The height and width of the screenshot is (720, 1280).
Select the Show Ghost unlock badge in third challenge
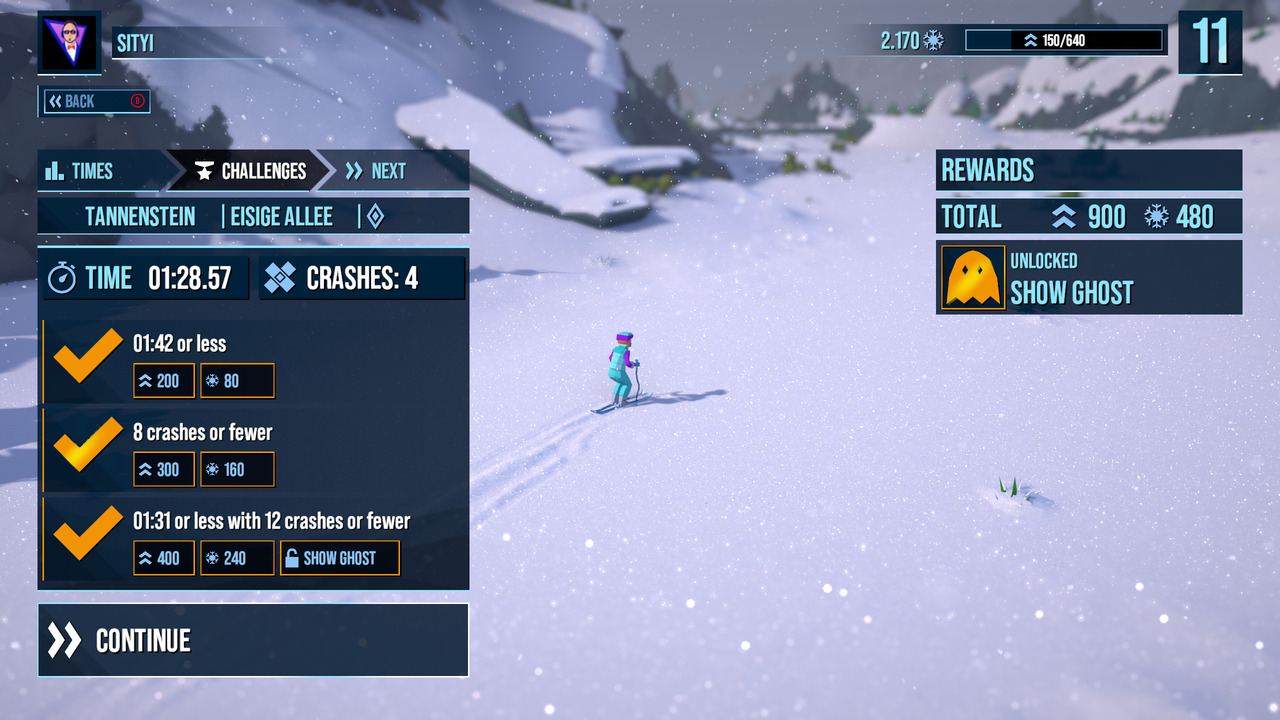pyautogui.click(x=339, y=558)
